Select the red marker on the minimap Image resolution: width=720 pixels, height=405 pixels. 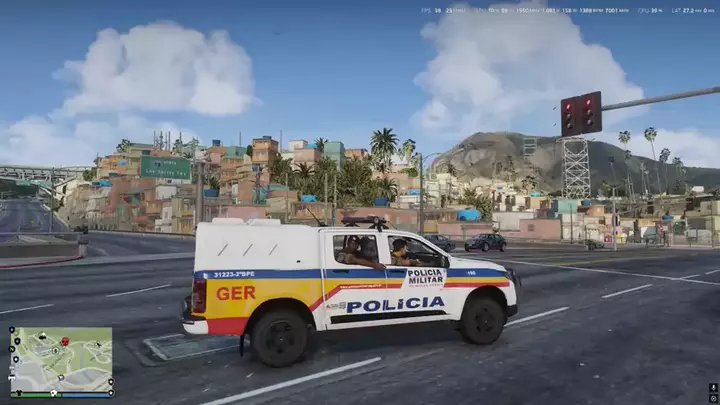click(x=65, y=342)
